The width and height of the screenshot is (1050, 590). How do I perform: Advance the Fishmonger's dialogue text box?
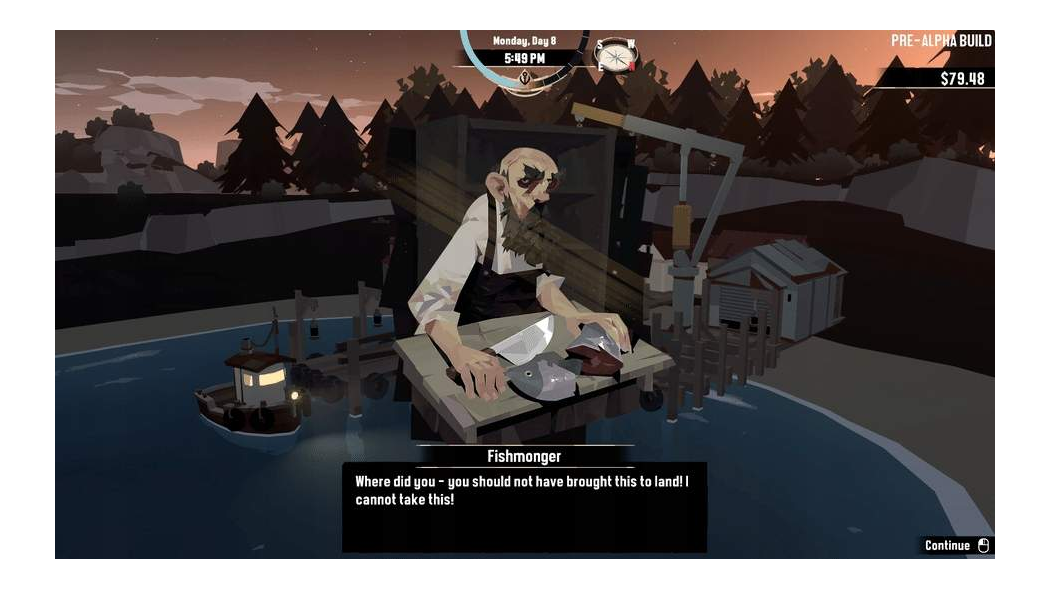coord(524,506)
